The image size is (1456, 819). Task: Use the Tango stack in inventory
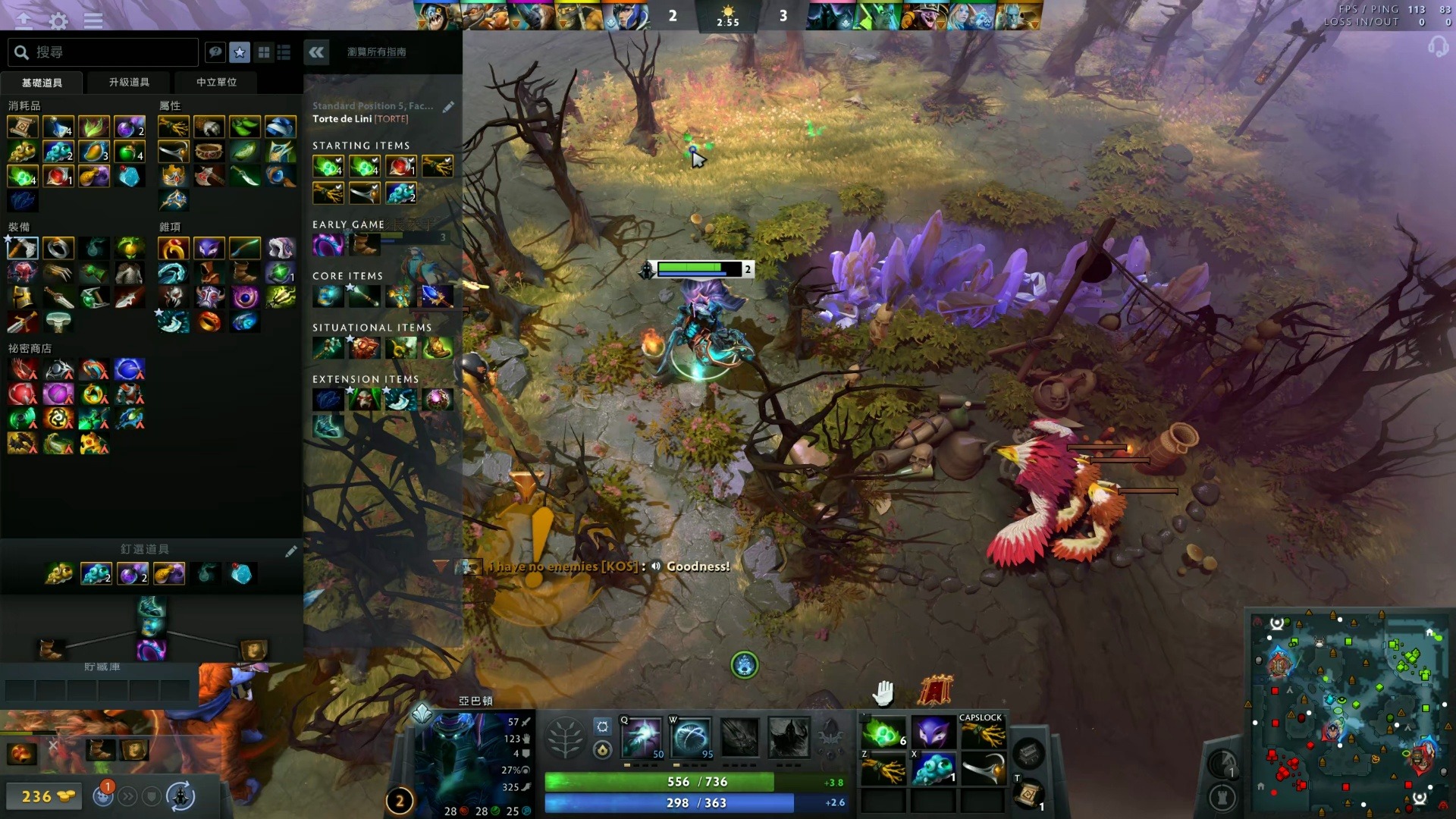[x=883, y=733]
